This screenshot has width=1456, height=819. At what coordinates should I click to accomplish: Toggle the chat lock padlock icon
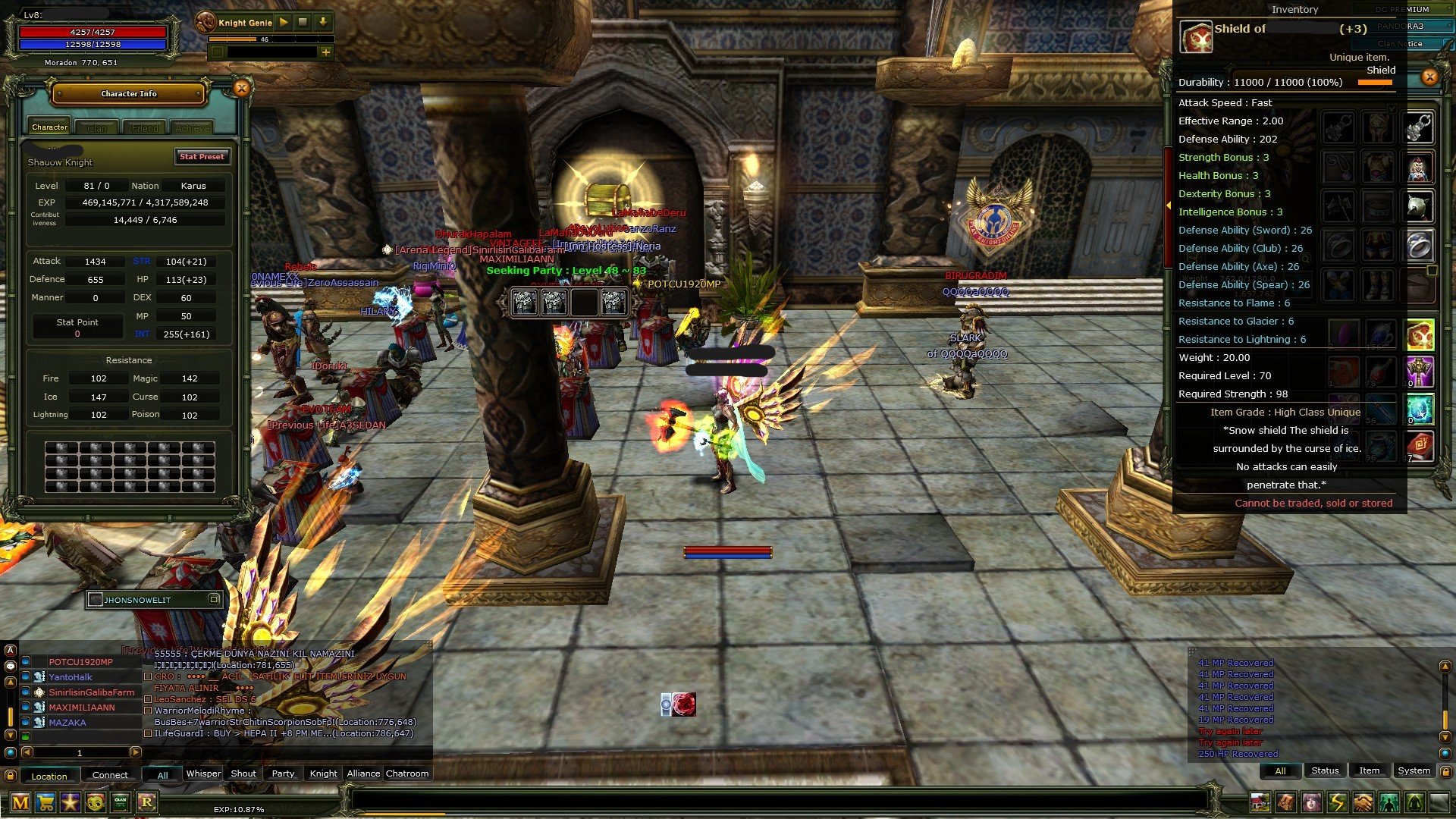tap(10, 777)
